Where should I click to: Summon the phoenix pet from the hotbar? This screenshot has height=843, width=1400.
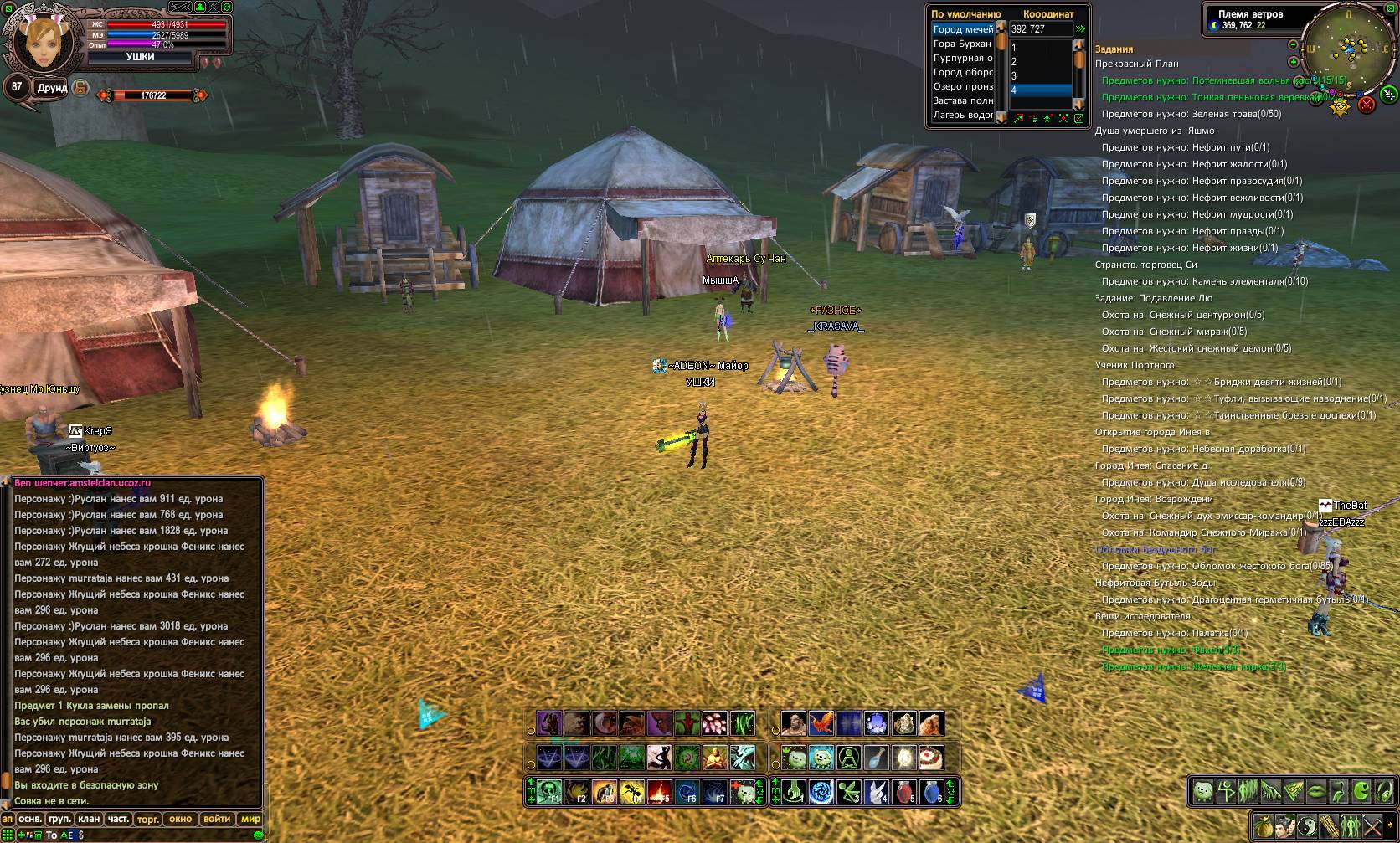coord(821,723)
